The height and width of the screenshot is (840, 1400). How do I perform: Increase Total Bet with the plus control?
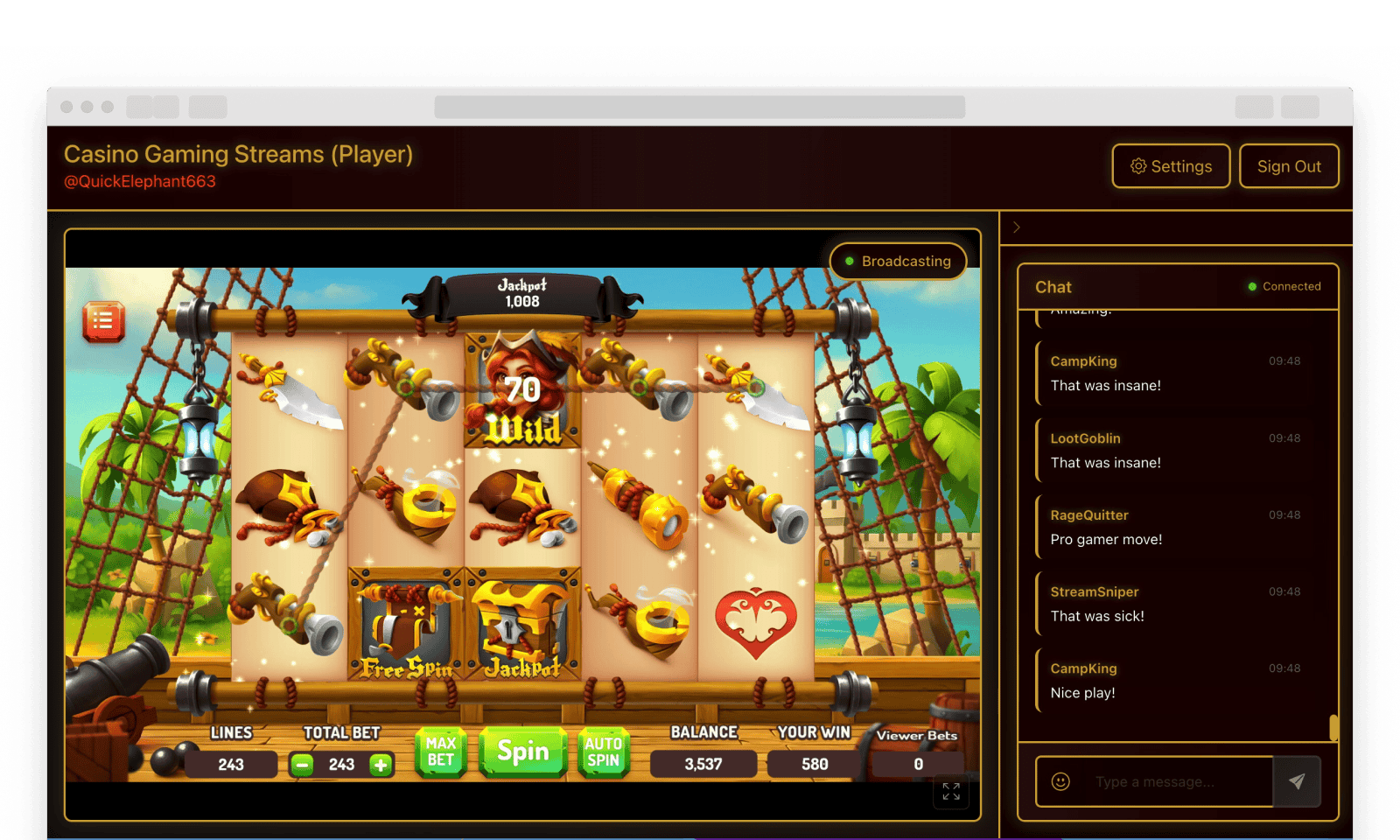tap(380, 764)
